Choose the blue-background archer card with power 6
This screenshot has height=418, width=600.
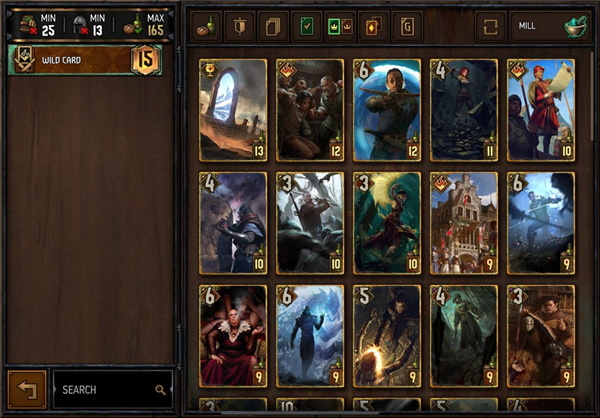pyautogui.click(x=386, y=110)
